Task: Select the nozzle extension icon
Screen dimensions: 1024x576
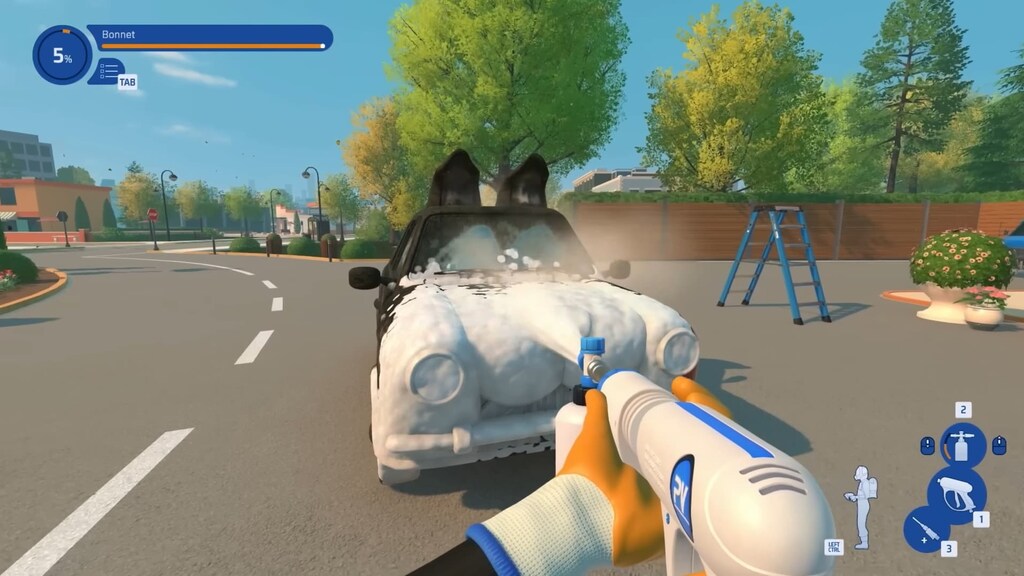Action: pos(927,530)
